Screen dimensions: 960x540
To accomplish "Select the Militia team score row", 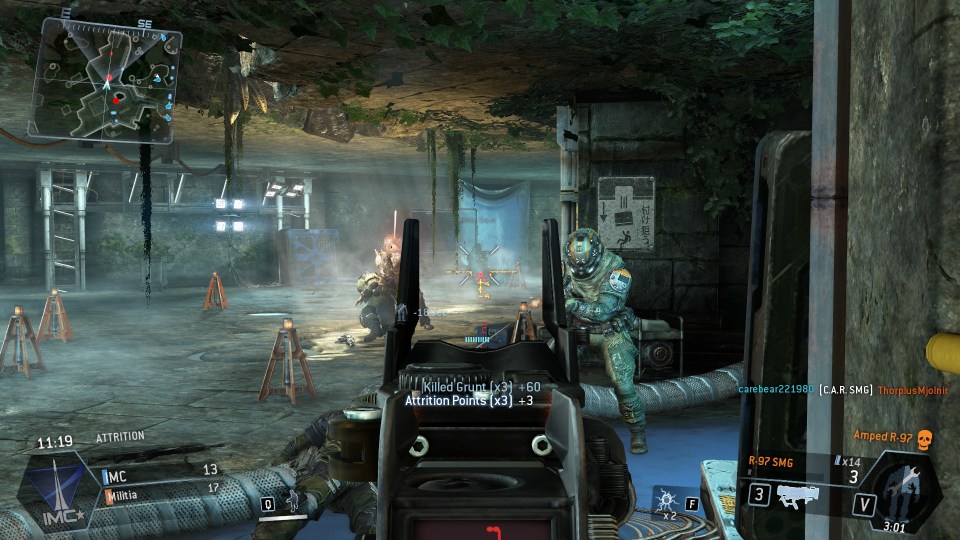I will click(160, 489).
